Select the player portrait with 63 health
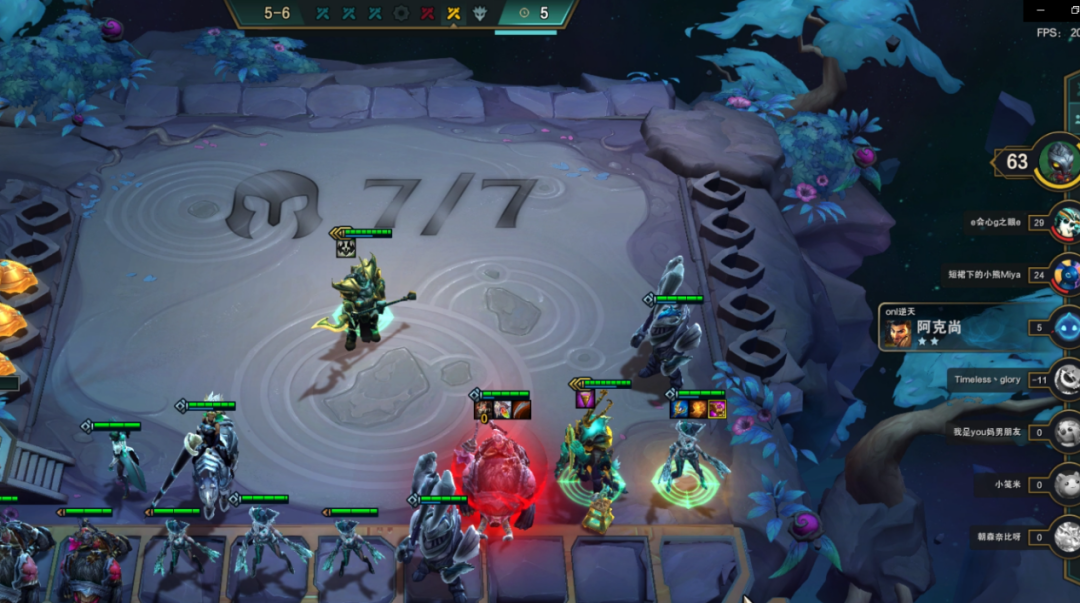Viewport: 1080px width, 603px height. click(x=1058, y=161)
